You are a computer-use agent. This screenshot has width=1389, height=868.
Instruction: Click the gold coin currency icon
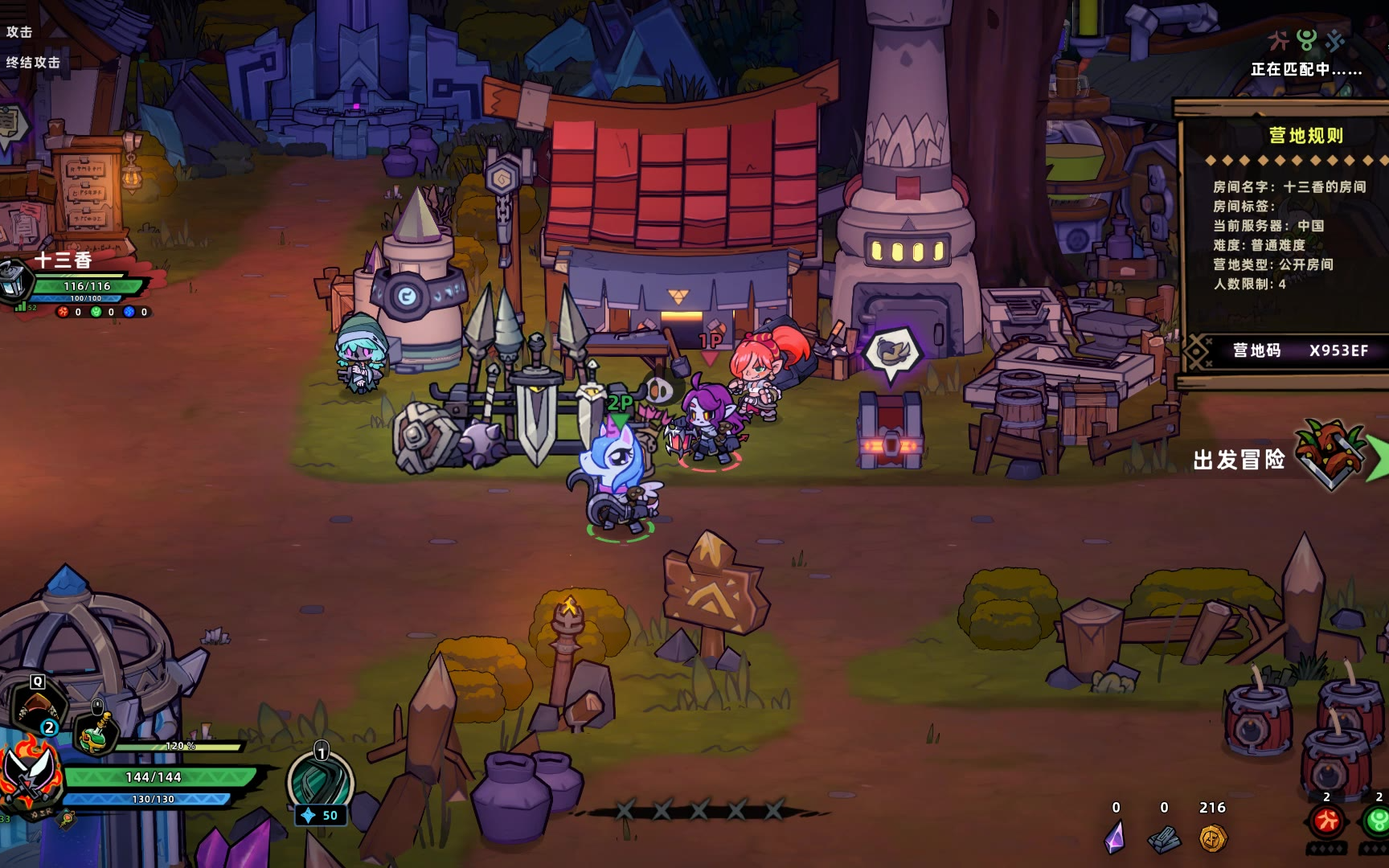(x=1212, y=838)
